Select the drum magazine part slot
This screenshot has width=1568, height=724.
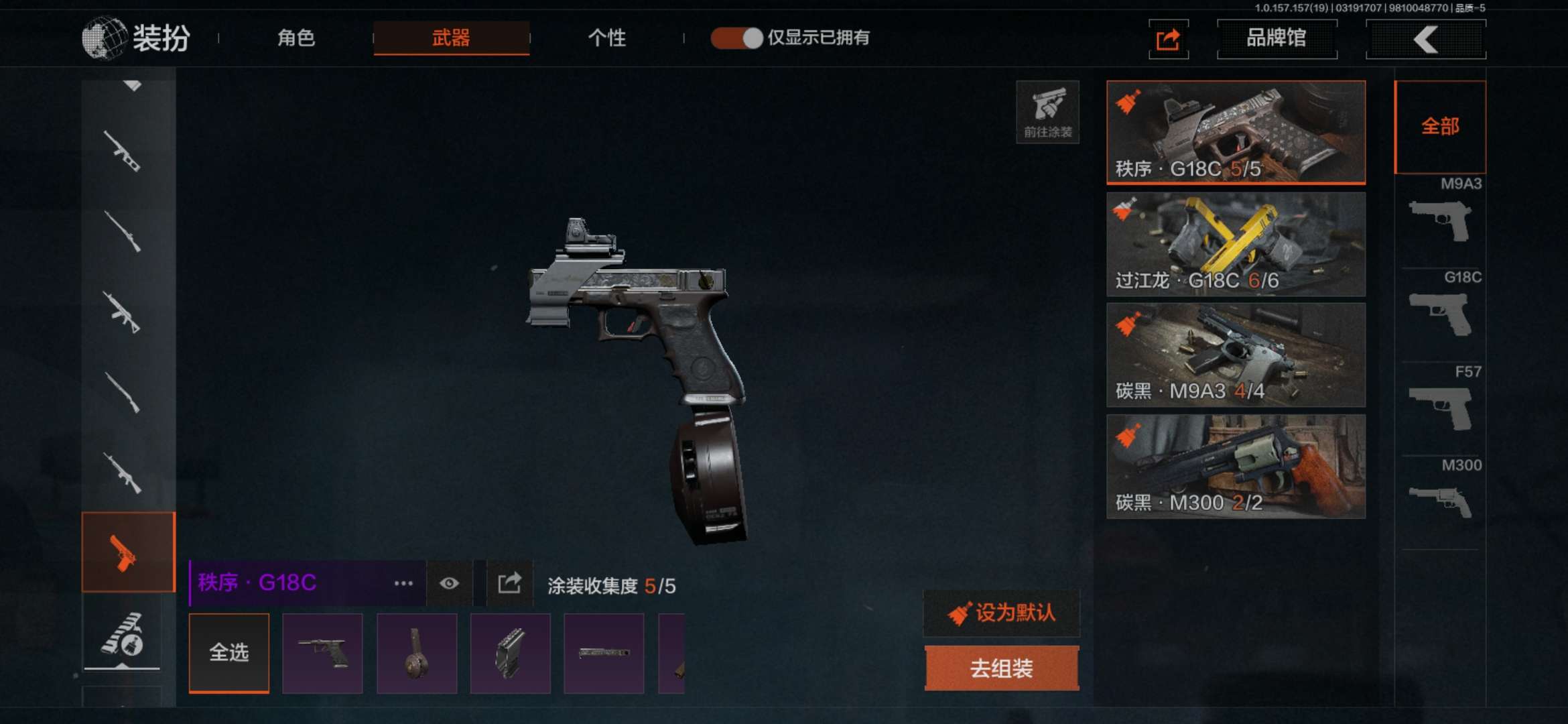tap(416, 654)
